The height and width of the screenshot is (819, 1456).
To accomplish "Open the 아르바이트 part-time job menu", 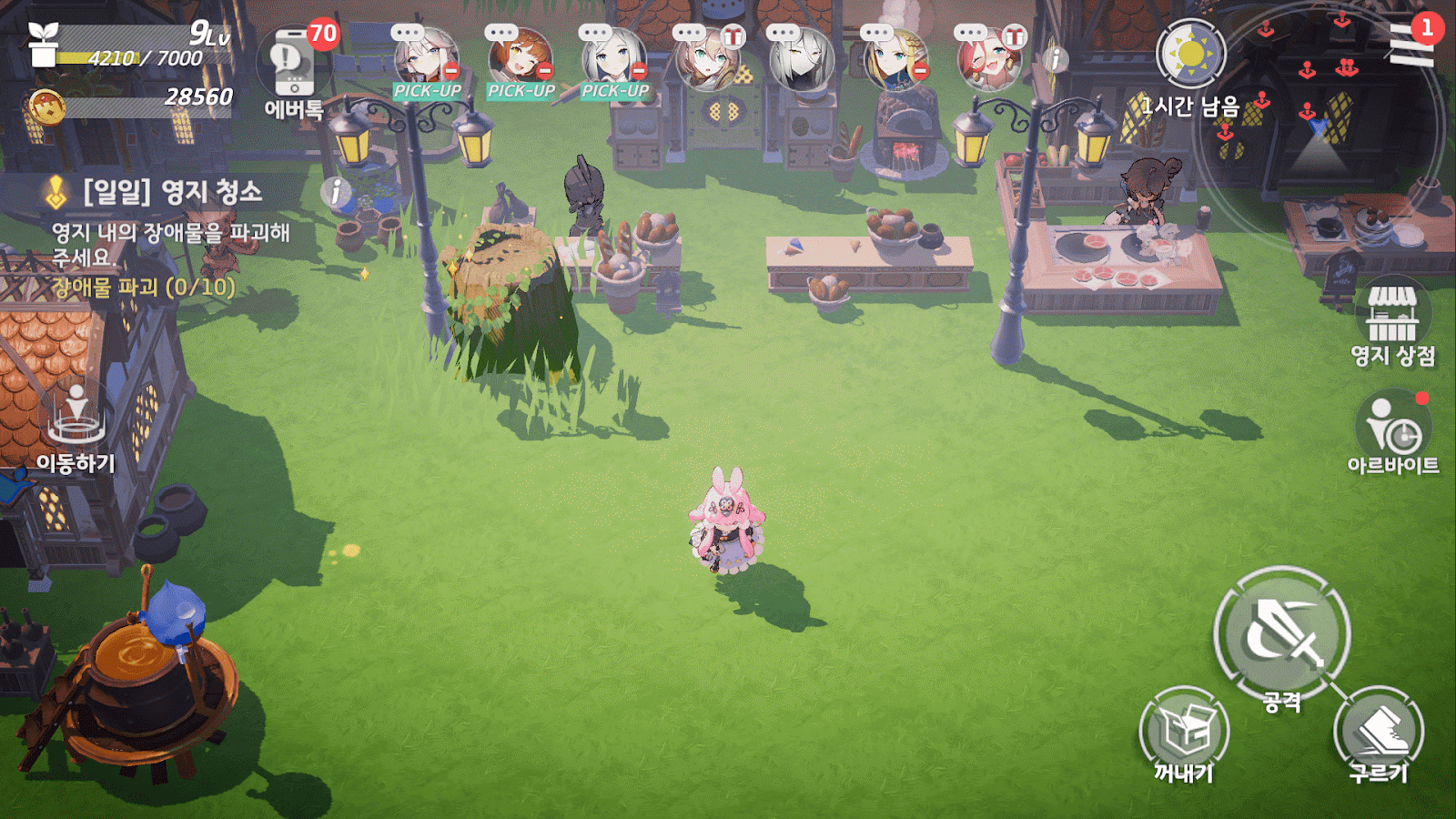I will coord(1392,434).
